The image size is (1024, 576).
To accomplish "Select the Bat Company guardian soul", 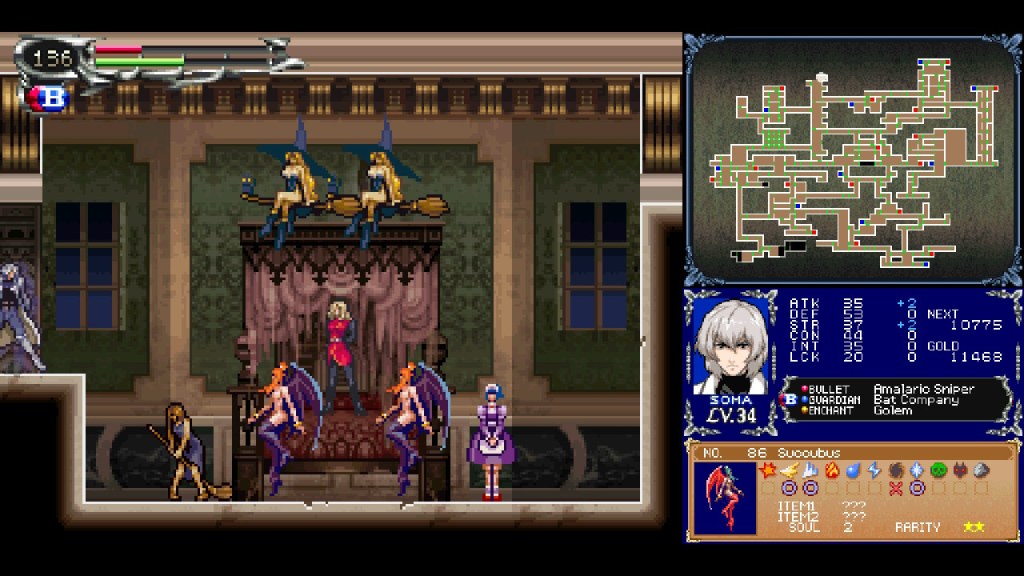I will point(910,399).
